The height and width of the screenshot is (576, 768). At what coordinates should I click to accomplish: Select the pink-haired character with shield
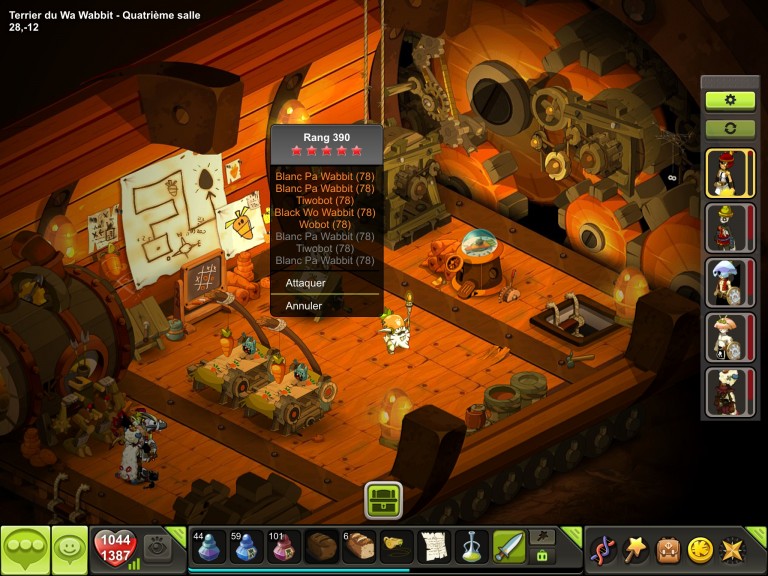click(729, 337)
